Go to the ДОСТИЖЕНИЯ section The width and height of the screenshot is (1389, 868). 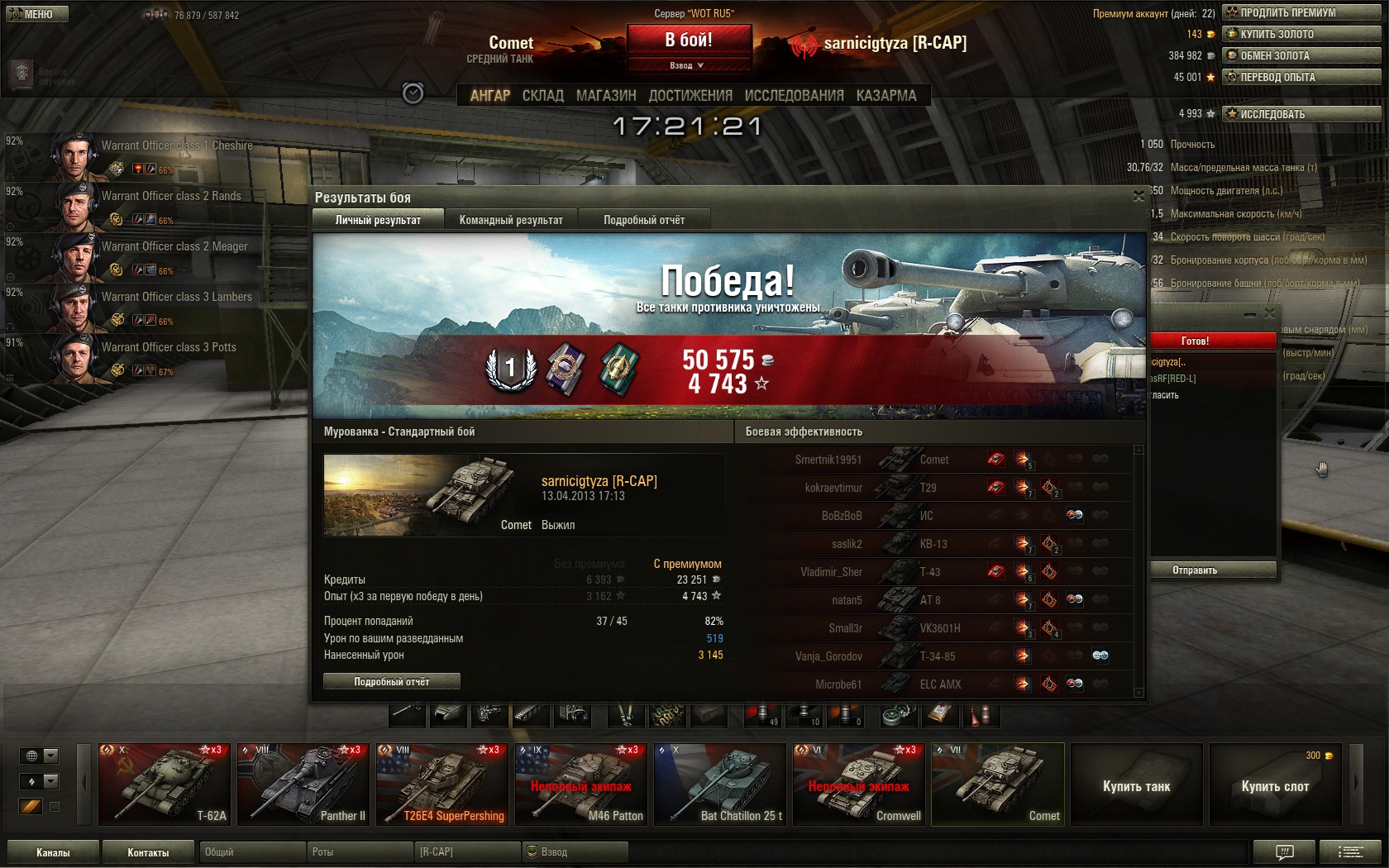(690, 96)
